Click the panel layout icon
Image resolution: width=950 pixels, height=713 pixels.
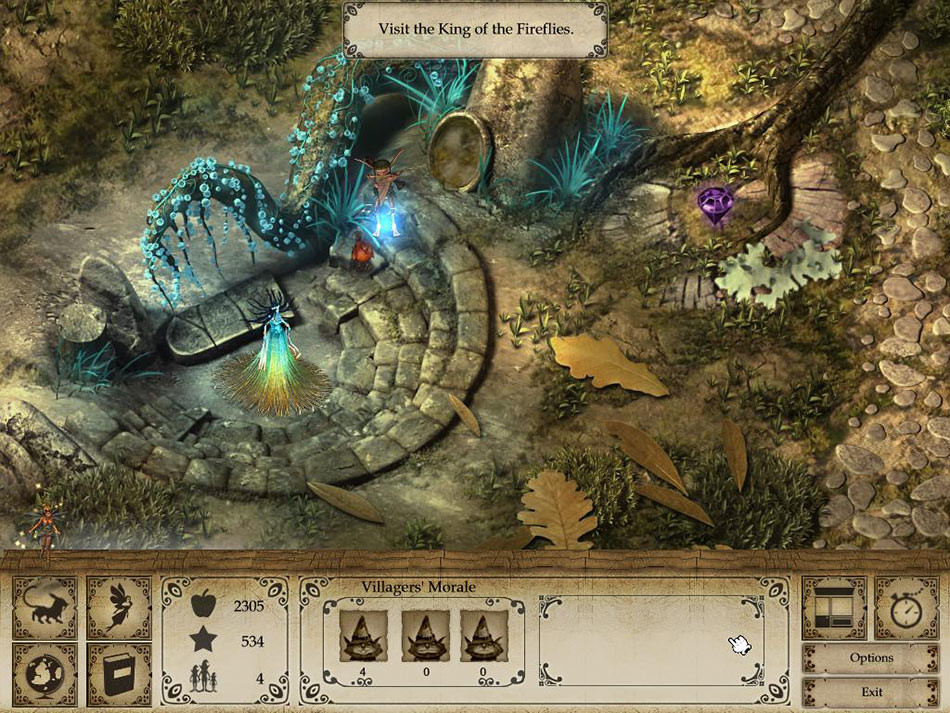[832, 607]
